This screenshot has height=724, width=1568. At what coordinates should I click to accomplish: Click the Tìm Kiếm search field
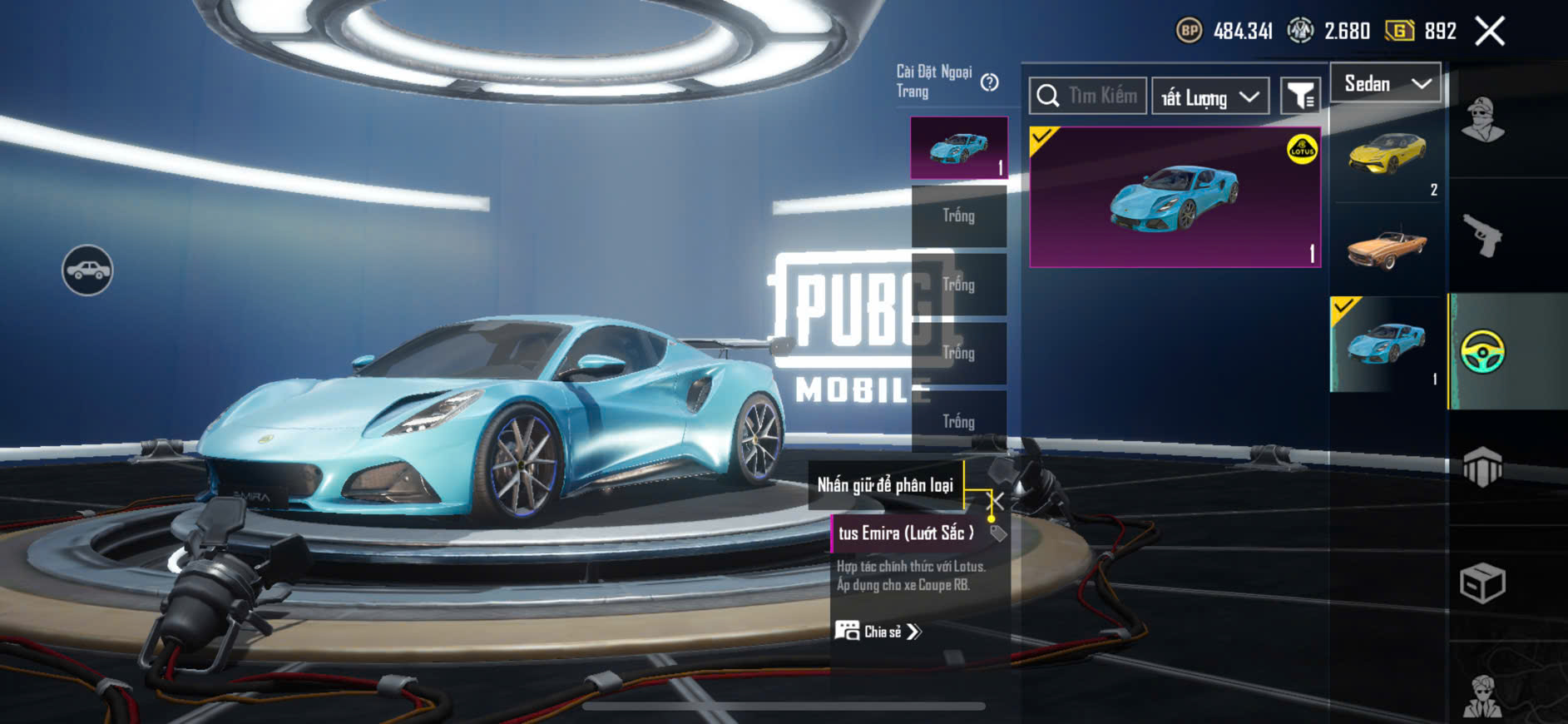pos(1088,97)
